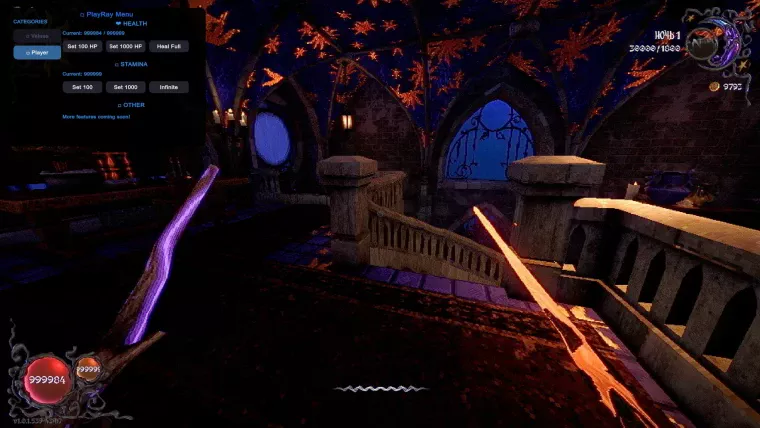This screenshot has width=760, height=428.
Task: Click the Set 1000 HP button
Action: 126,46
